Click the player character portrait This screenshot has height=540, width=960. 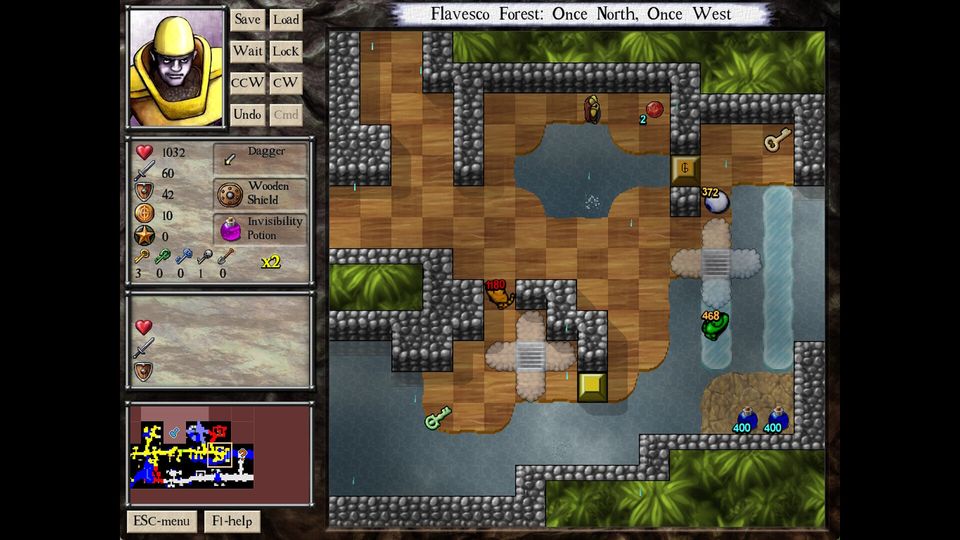click(176, 67)
